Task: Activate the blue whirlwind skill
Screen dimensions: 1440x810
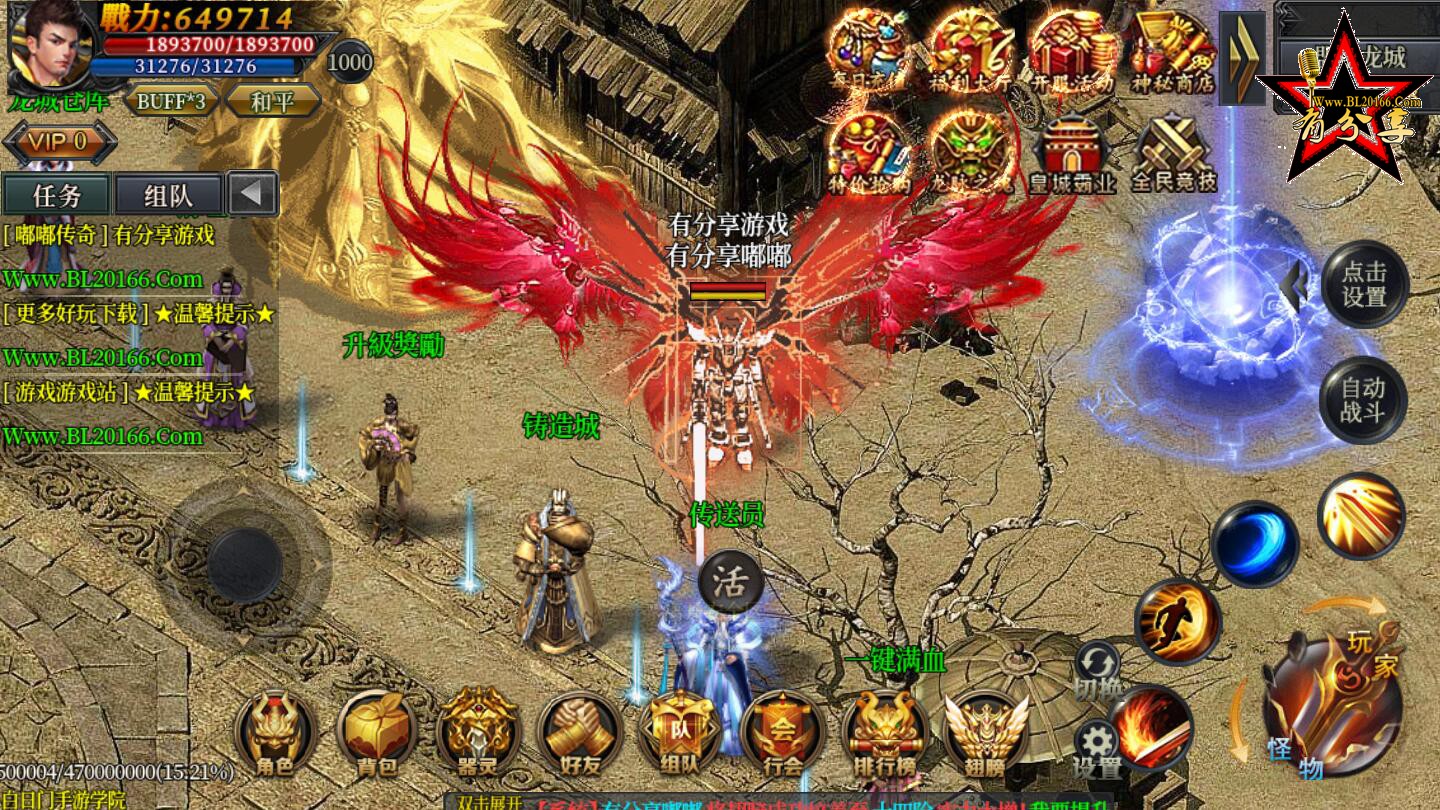Action: click(x=1254, y=545)
